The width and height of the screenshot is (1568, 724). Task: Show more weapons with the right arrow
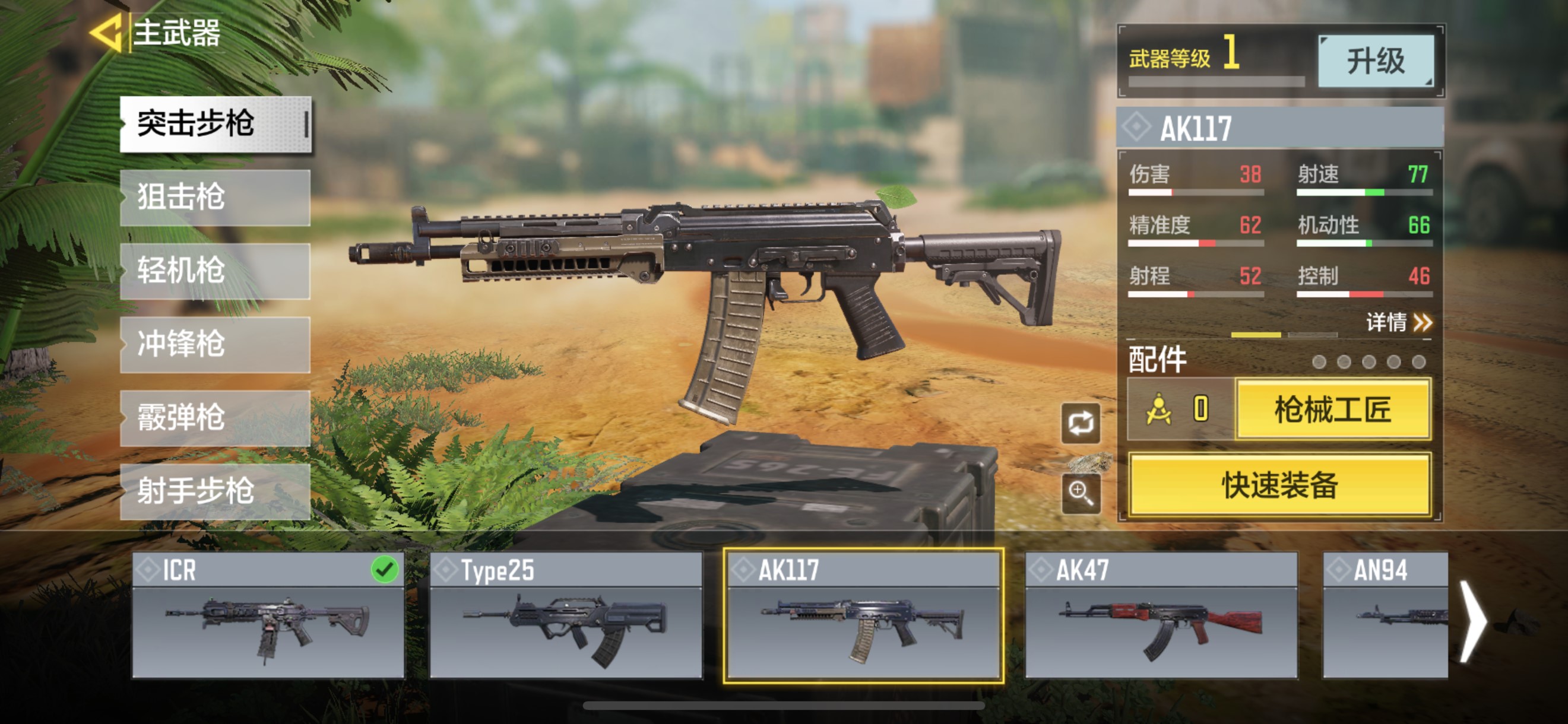click(x=1472, y=621)
